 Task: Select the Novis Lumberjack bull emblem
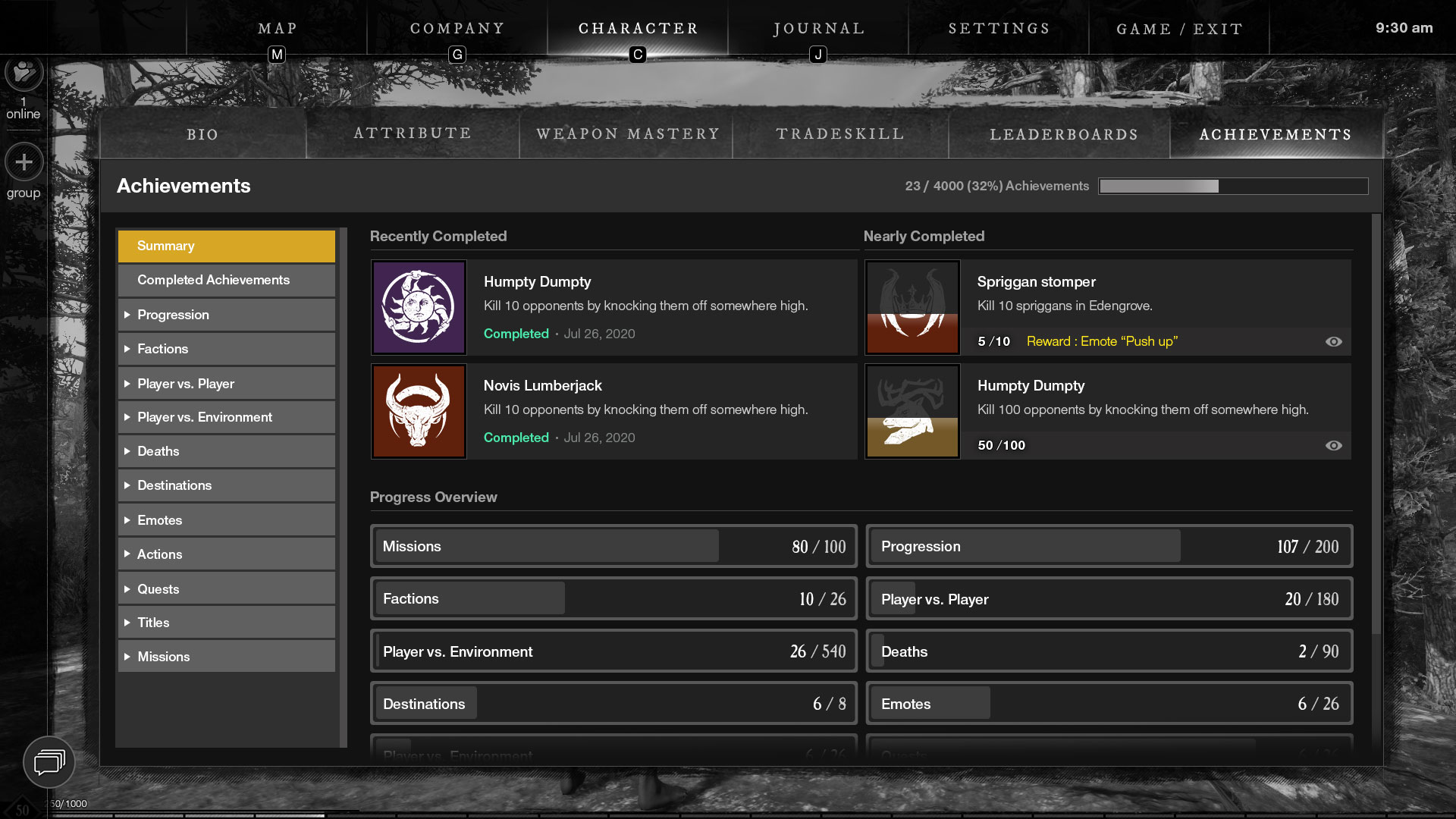click(419, 411)
